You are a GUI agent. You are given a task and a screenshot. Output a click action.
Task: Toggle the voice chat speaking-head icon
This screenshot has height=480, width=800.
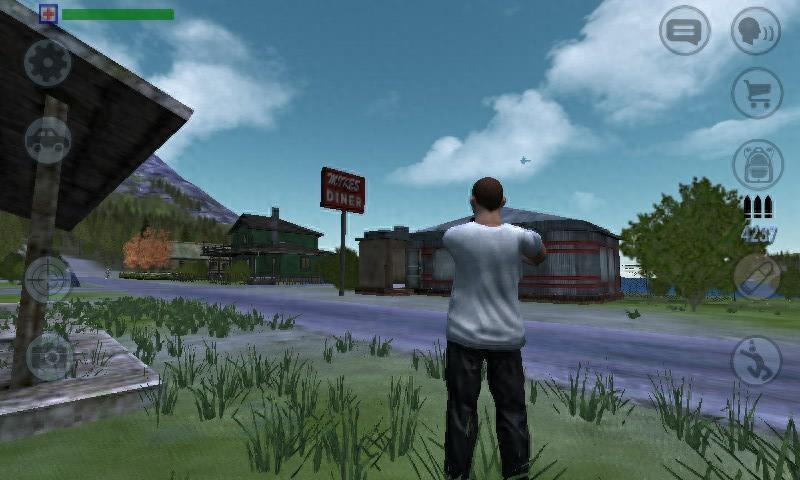[x=756, y=31]
